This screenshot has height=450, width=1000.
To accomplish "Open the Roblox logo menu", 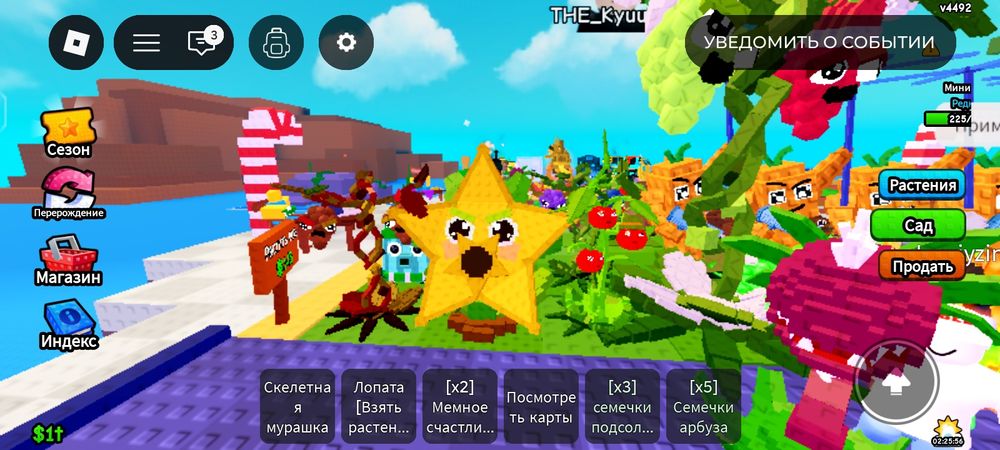I will point(76,43).
